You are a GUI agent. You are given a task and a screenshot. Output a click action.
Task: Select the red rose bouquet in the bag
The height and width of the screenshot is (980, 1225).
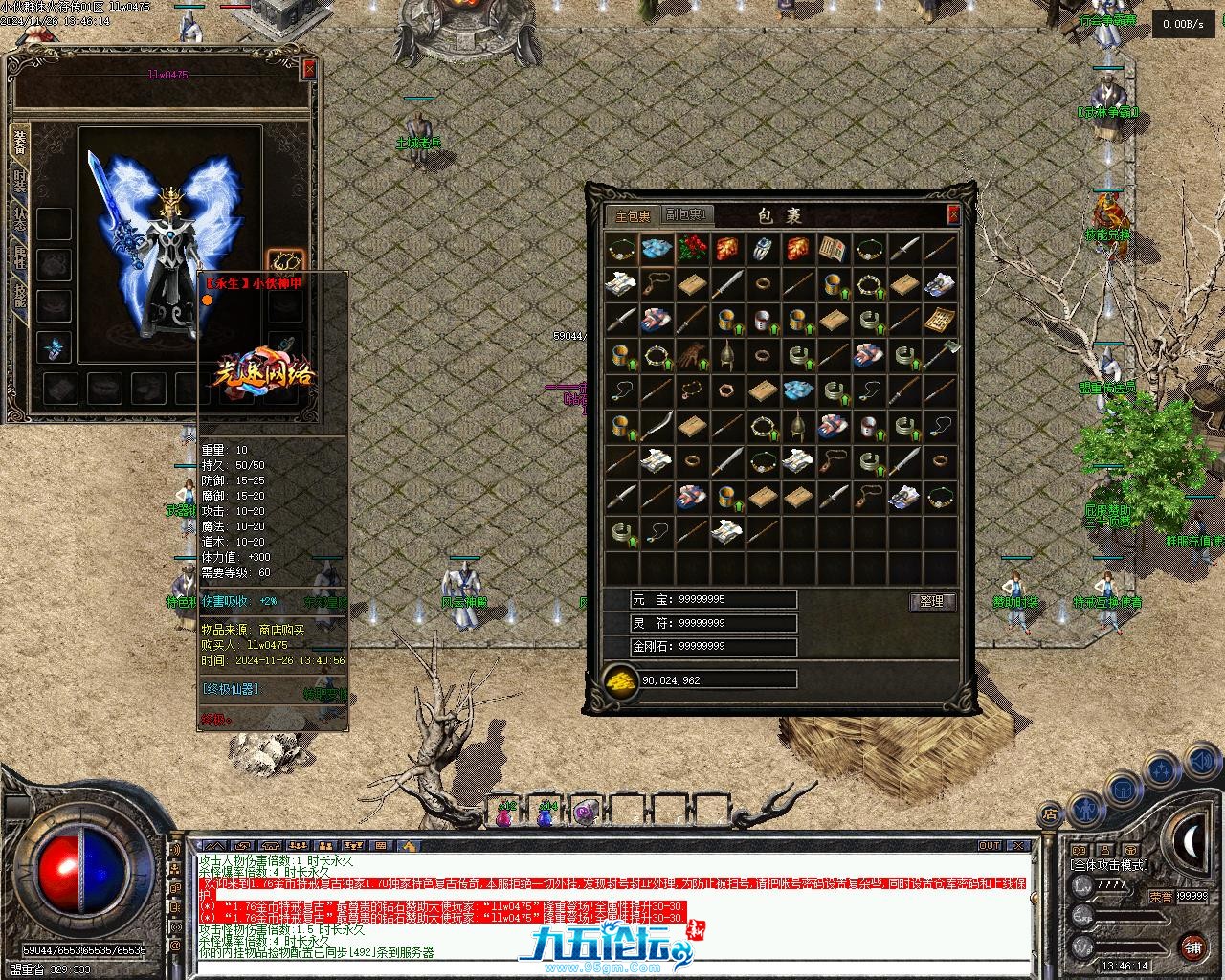click(692, 249)
